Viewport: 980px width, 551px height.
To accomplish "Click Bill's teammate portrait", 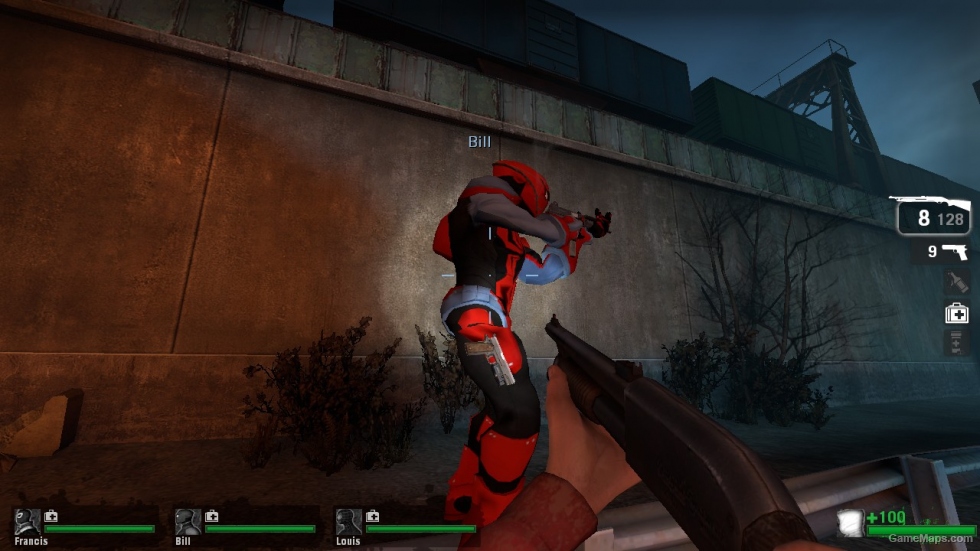I will [188, 521].
